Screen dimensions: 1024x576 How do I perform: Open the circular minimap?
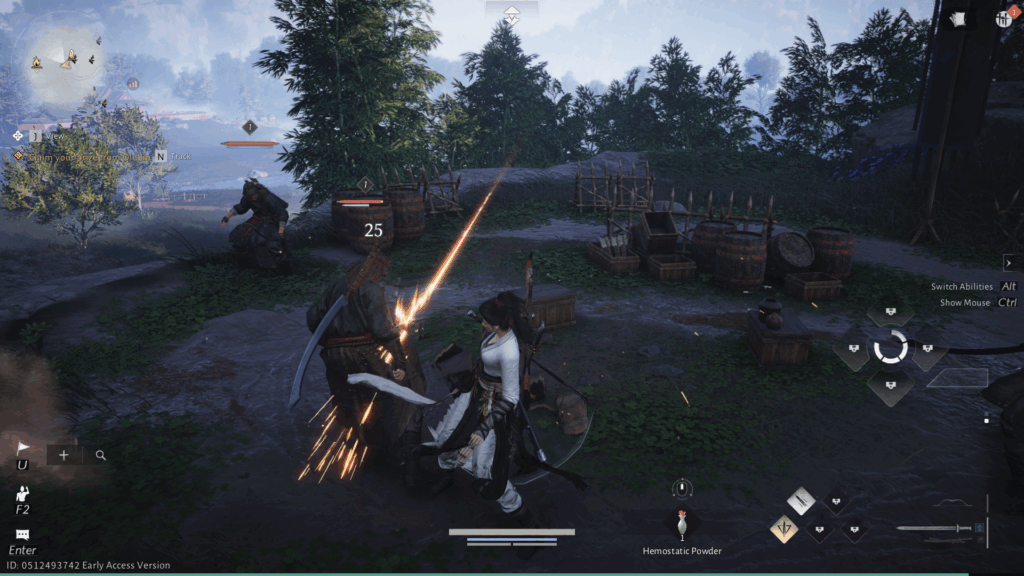tap(67, 62)
